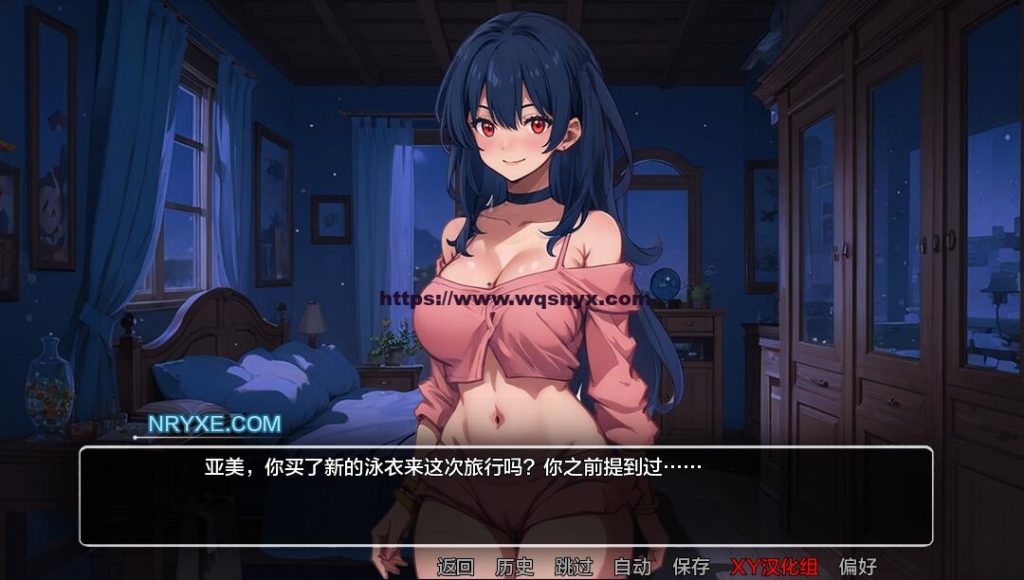Open the 历史 (History) log
Screen dimensions: 1024x580
click(x=514, y=566)
